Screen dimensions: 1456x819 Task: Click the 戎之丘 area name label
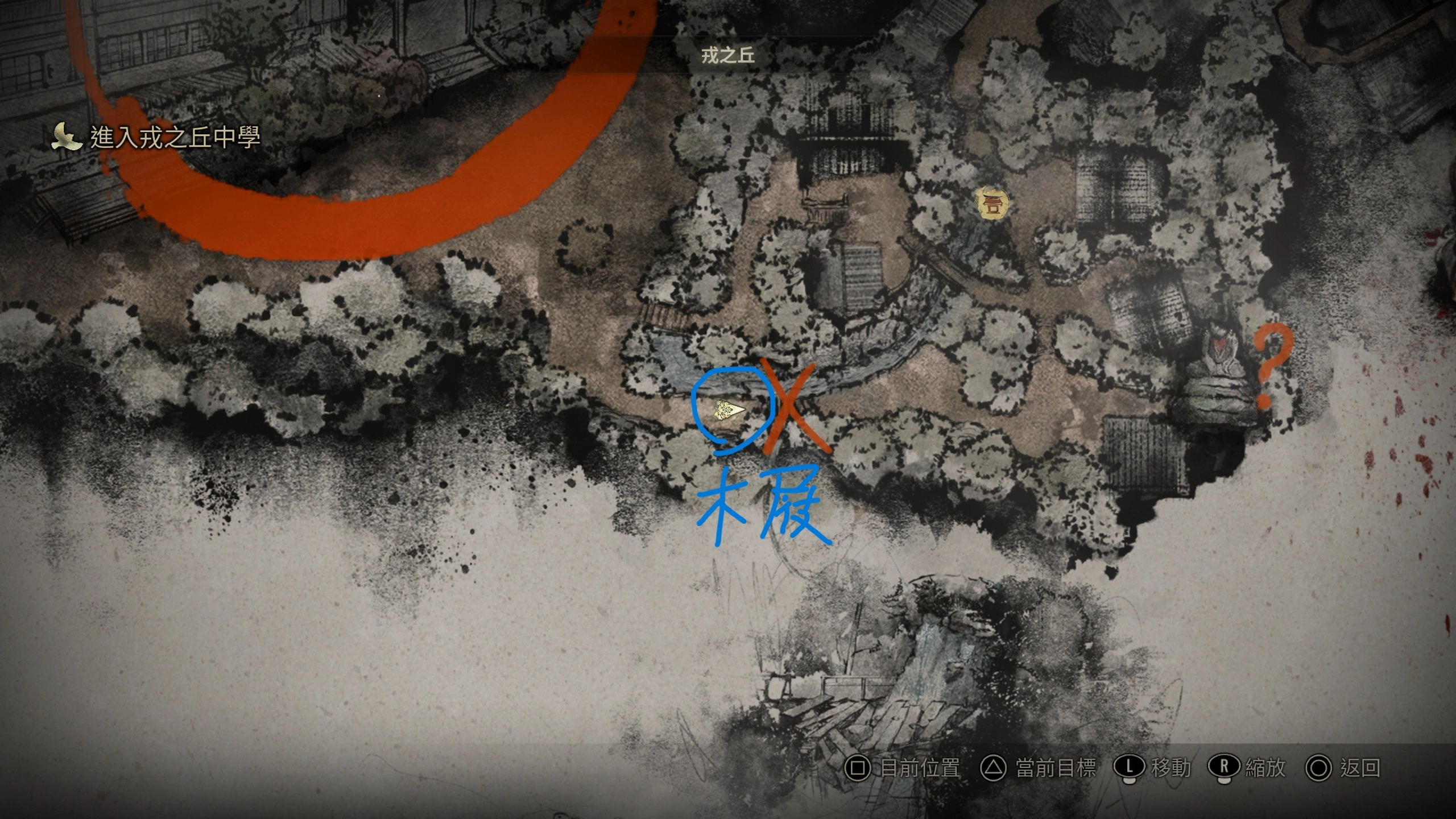(x=727, y=55)
